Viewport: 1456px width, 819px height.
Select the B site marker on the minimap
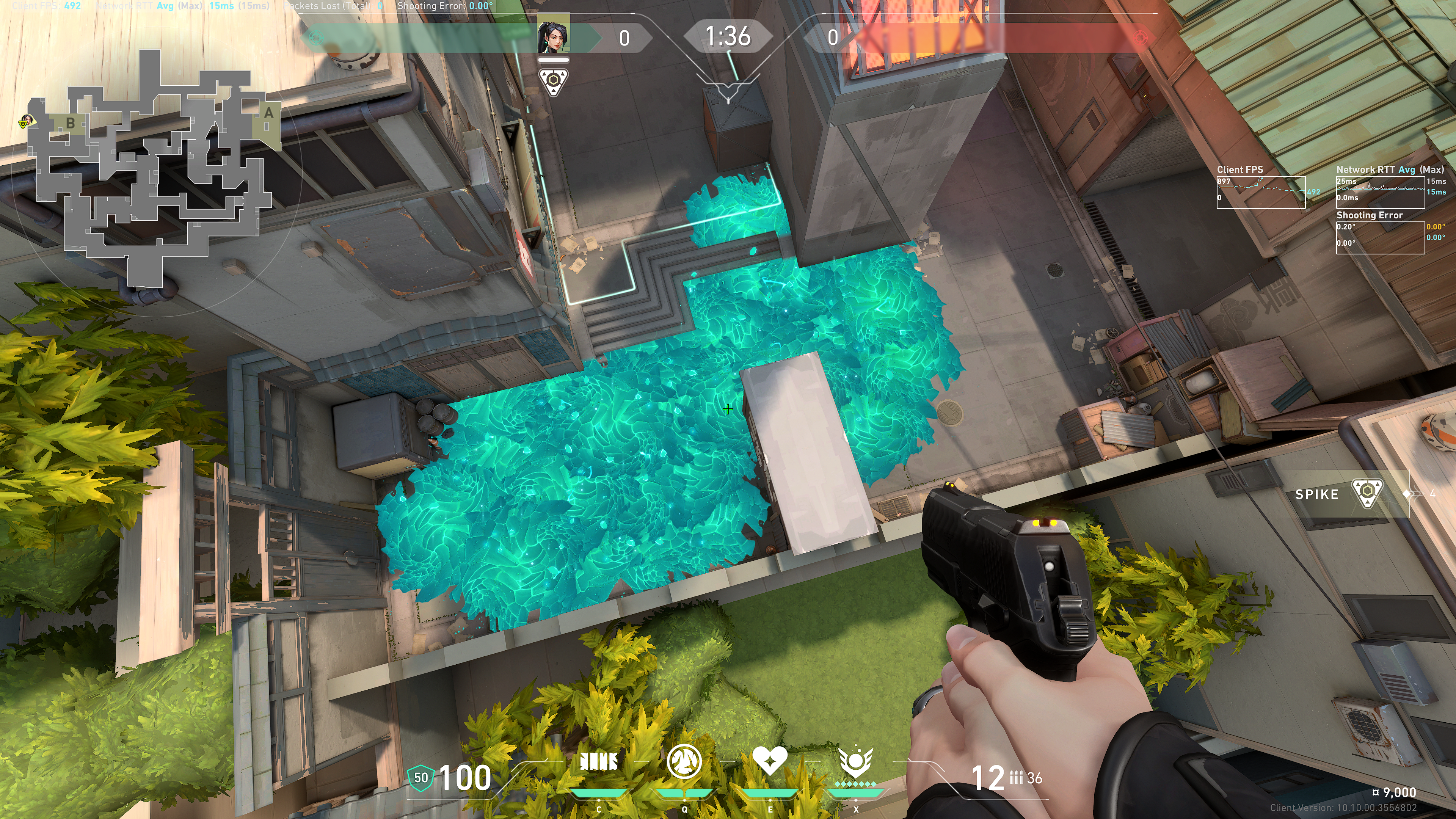tap(70, 122)
